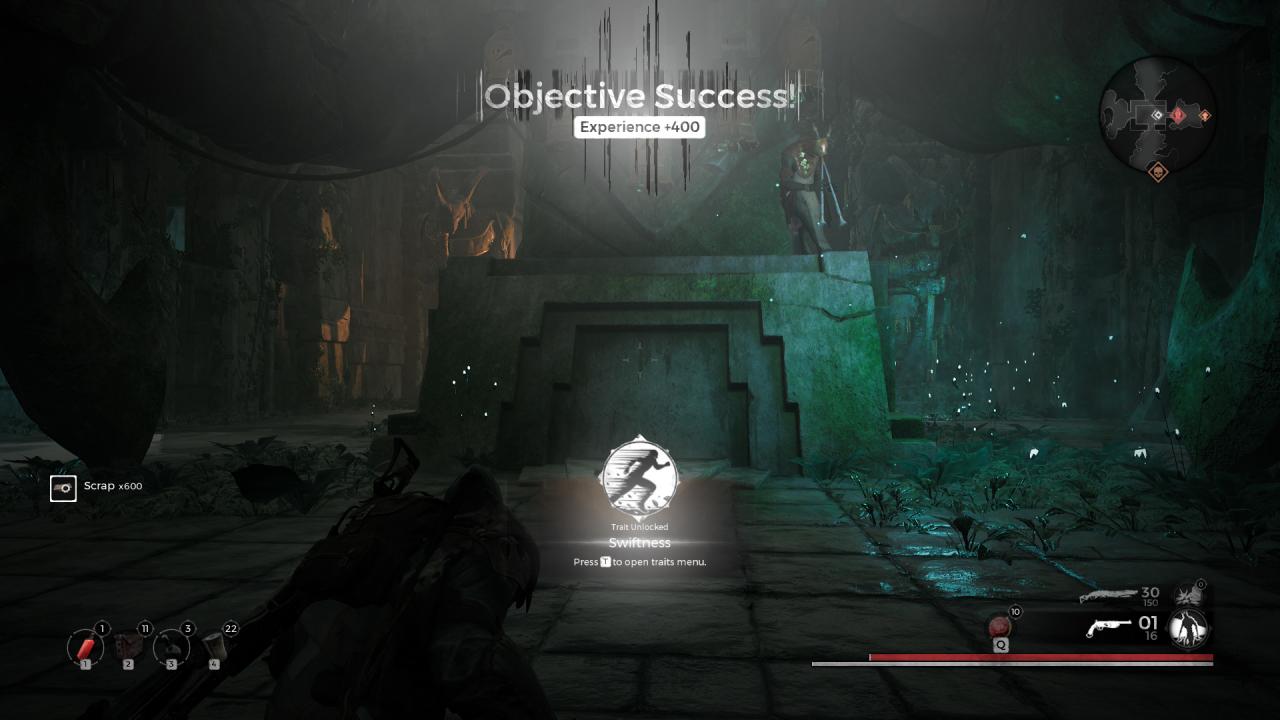Click the Scrap pickup icon

click(63, 487)
